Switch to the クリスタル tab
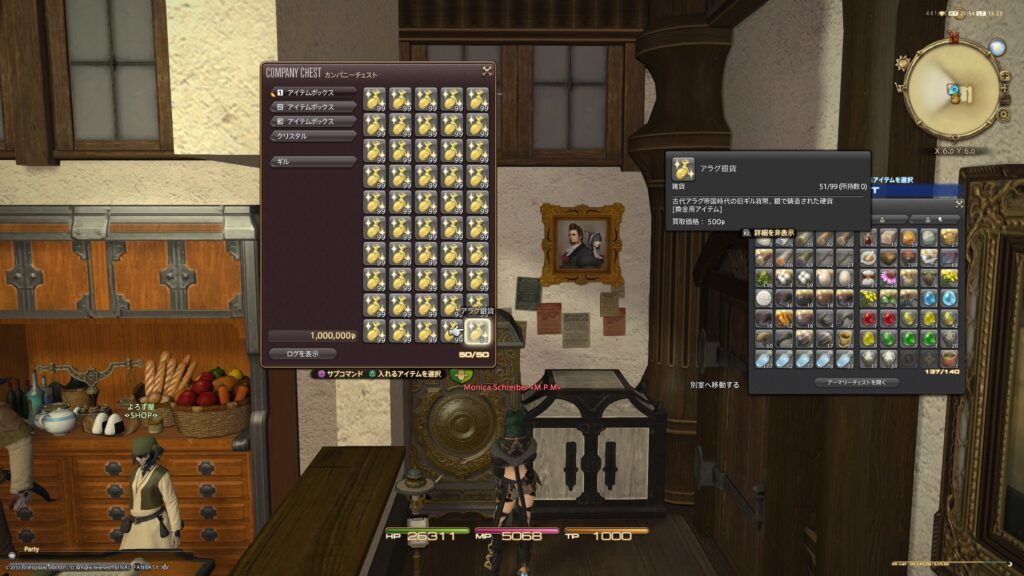The height and width of the screenshot is (576, 1024). click(313, 136)
